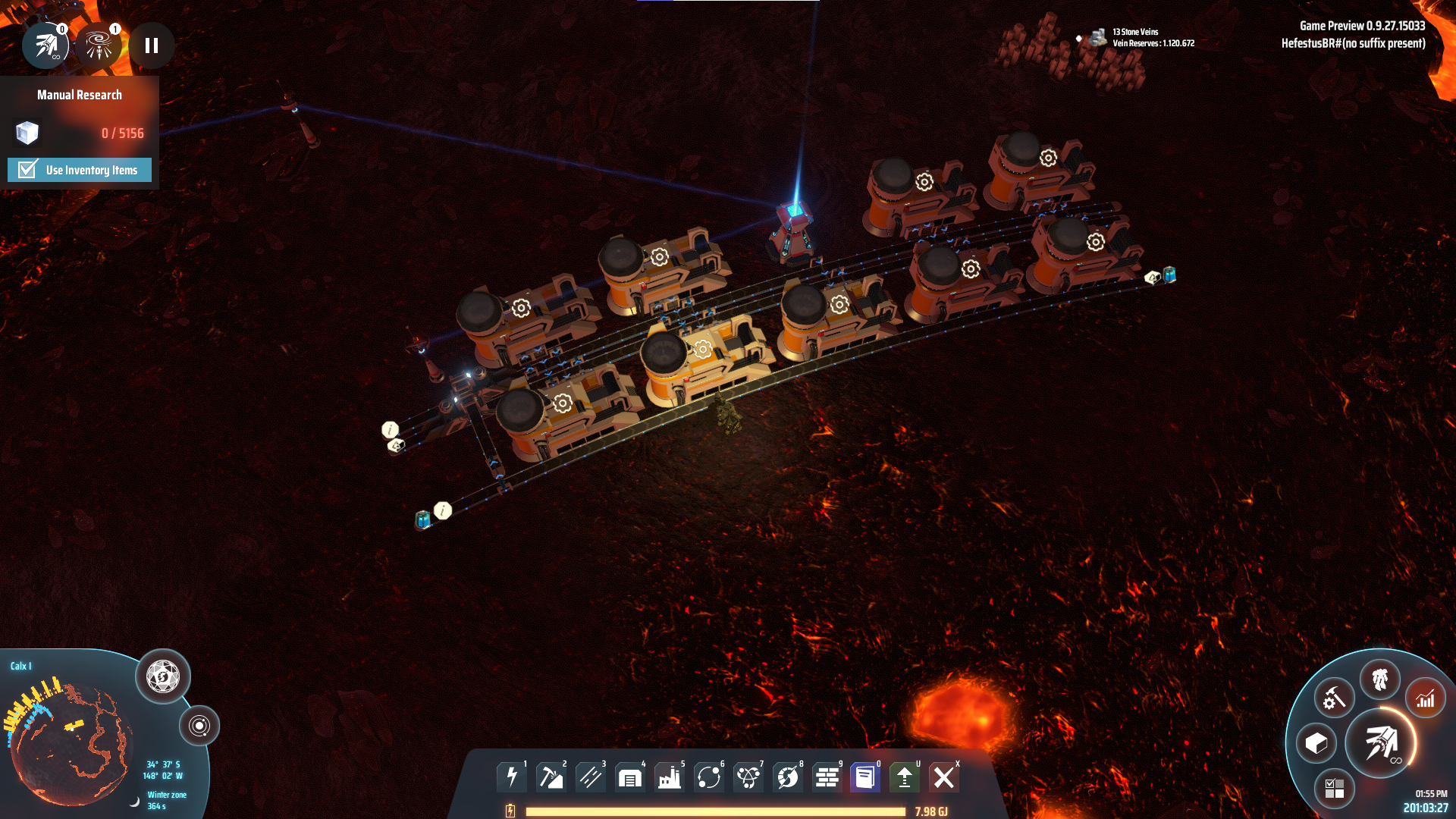
Task: Open the mecha panel icon
Action: click(x=1379, y=679)
